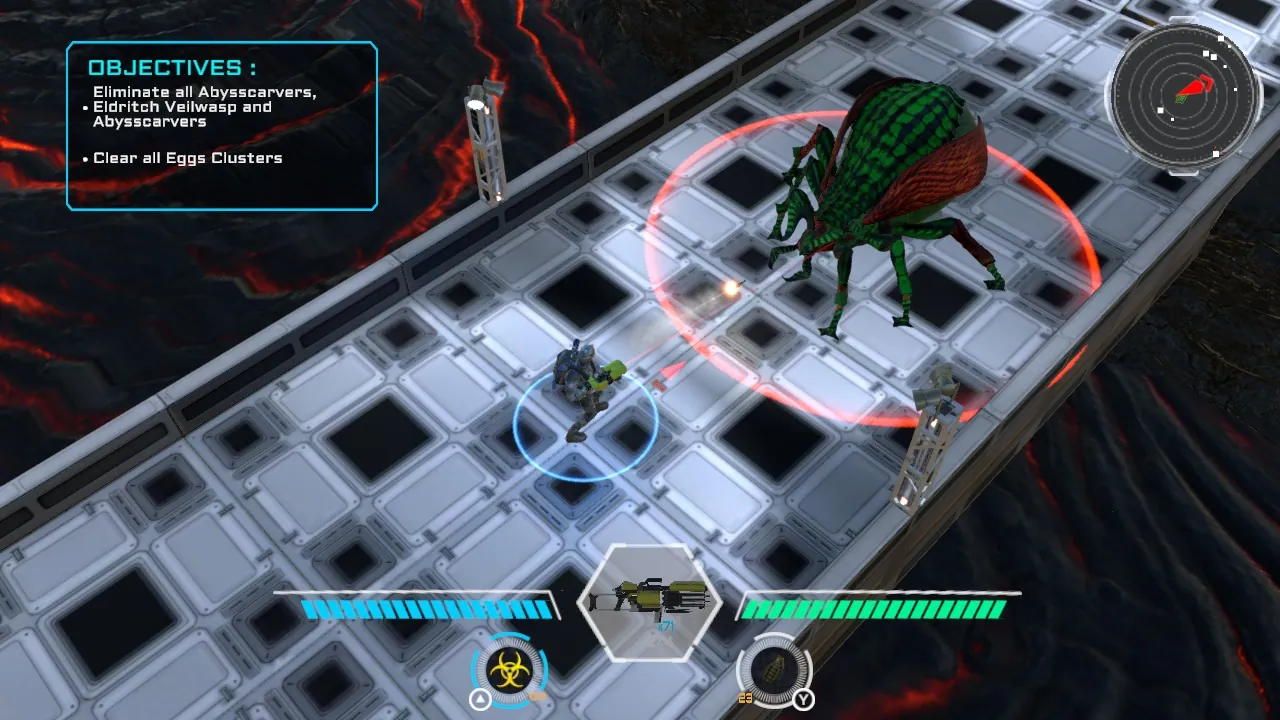The height and width of the screenshot is (720, 1280).
Task: Click the bullet point beside the eggs objective
Action: pos(83,157)
